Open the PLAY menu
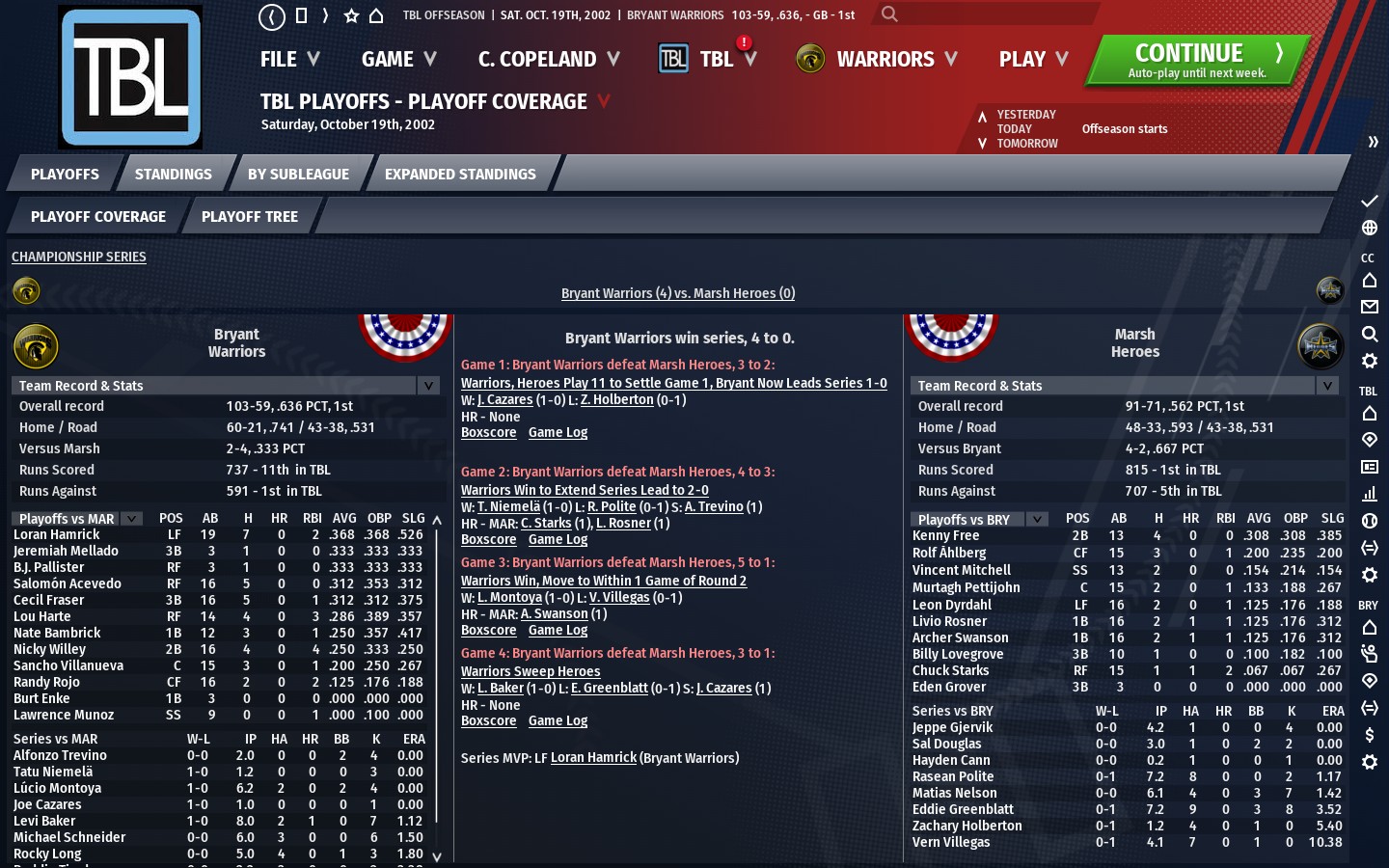 pos(1033,60)
